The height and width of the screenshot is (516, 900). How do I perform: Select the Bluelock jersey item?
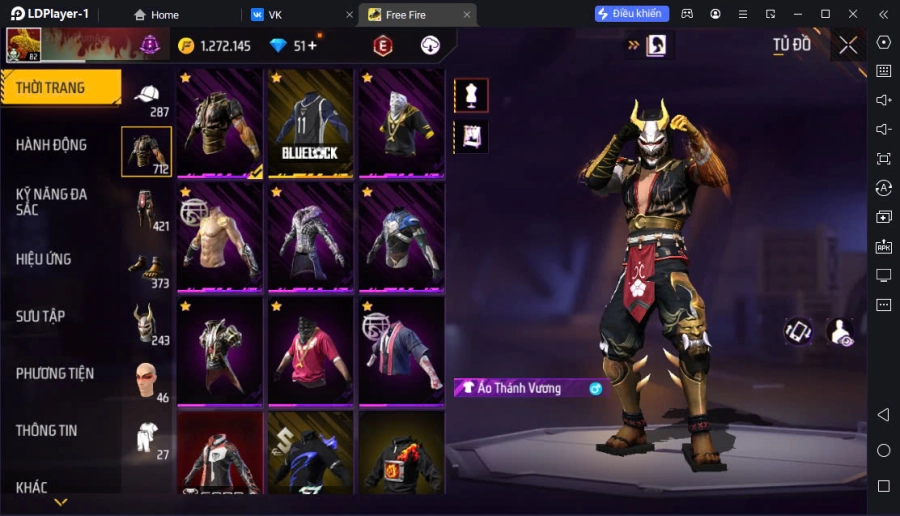(310, 123)
